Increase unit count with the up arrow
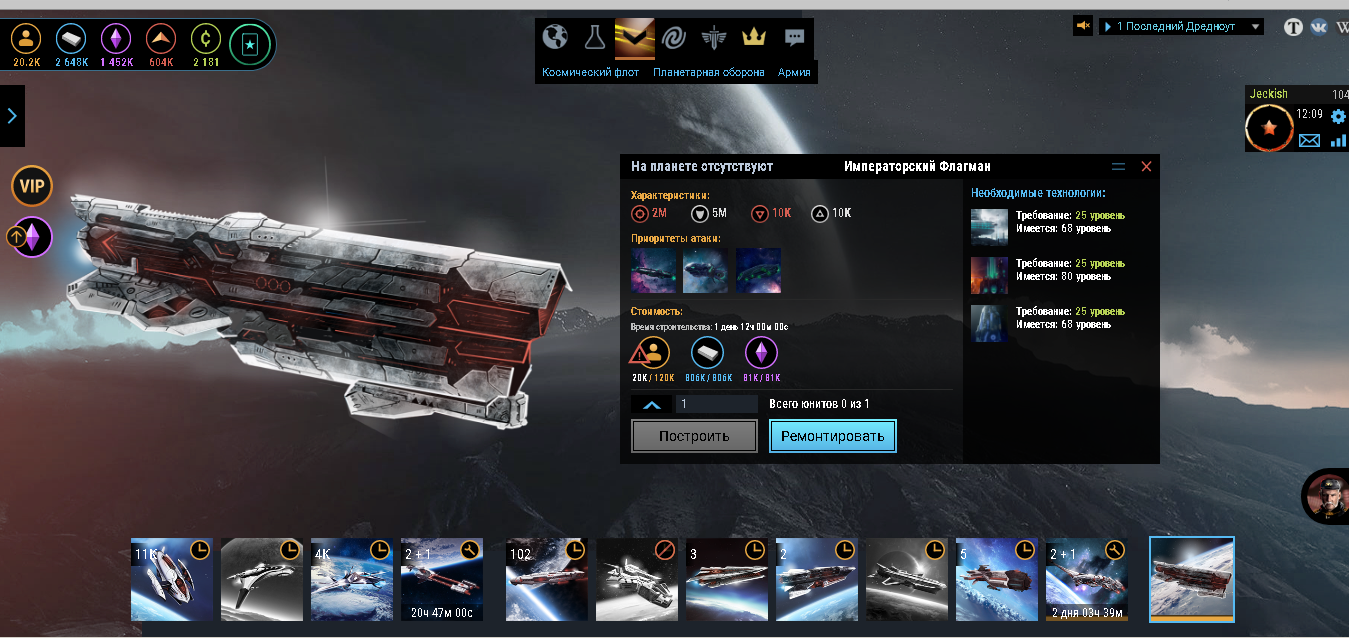This screenshot has height=639, width=1349. tap(650, 404)
